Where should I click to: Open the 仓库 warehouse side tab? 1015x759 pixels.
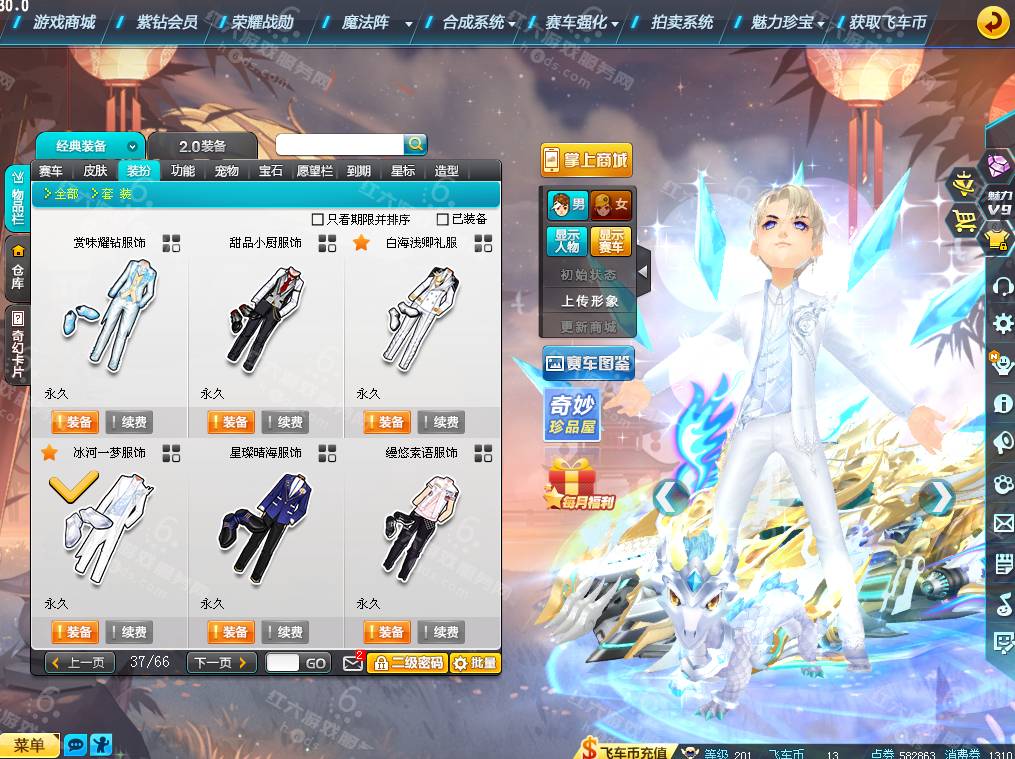(x=17, y=266)
